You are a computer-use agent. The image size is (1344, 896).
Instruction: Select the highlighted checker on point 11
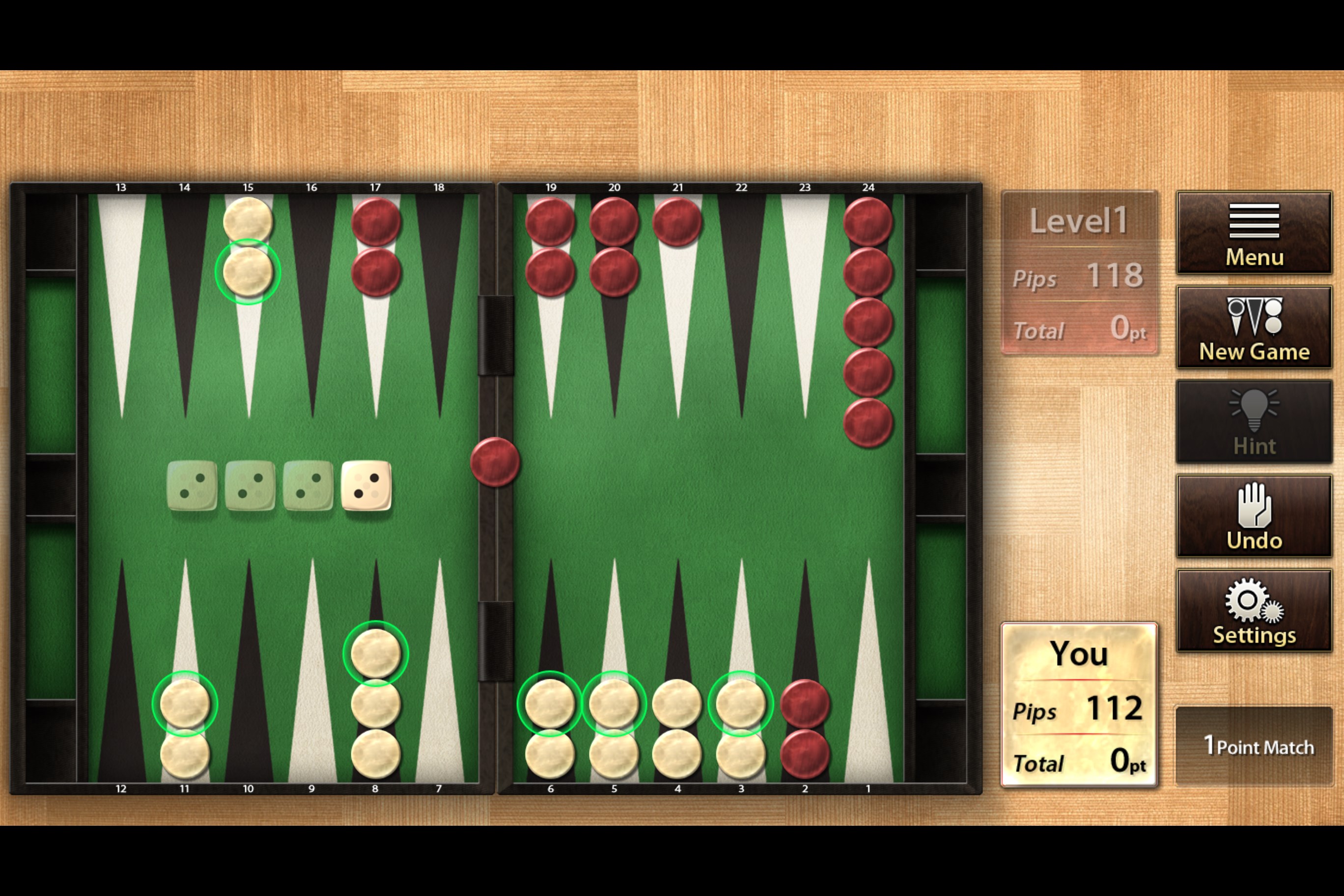click(185, 704)
